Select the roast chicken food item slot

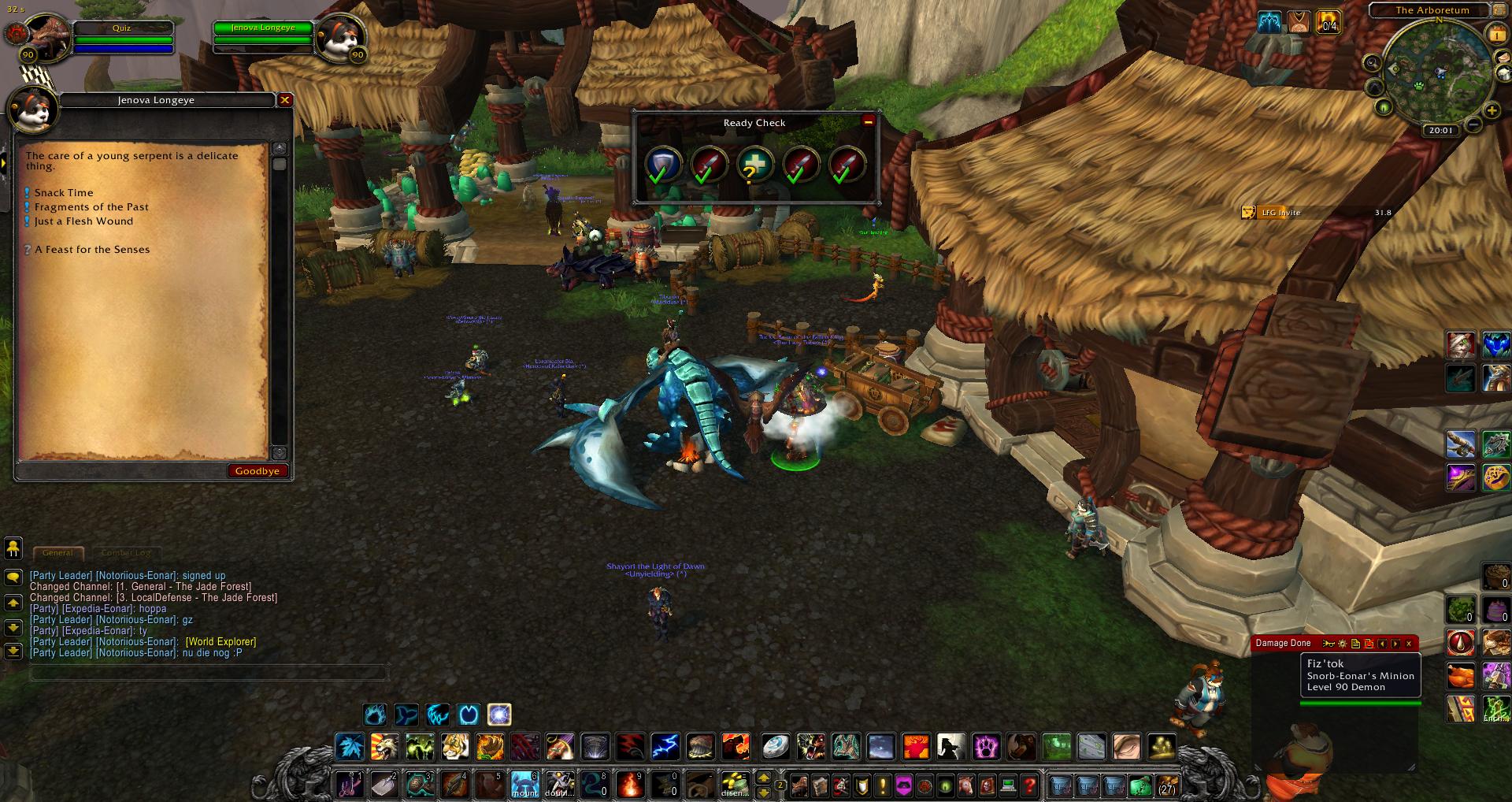pyautogui.click(x=1461, y=675)
